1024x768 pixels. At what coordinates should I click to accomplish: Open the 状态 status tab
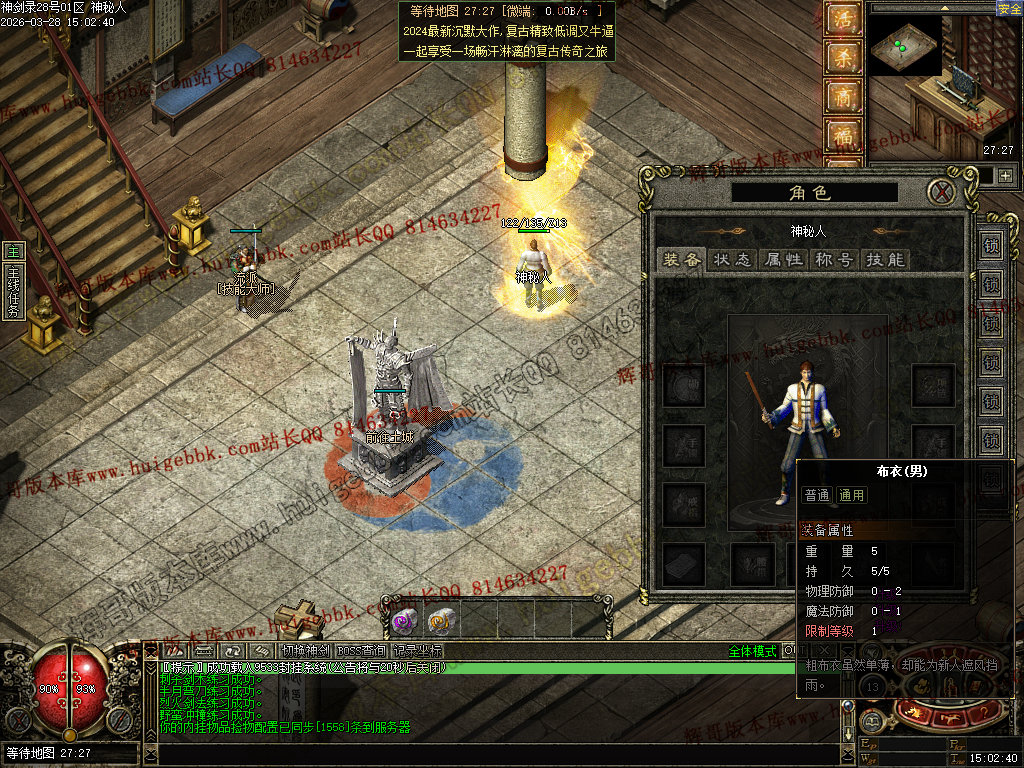pyautogui.click(x=732, y=259)
